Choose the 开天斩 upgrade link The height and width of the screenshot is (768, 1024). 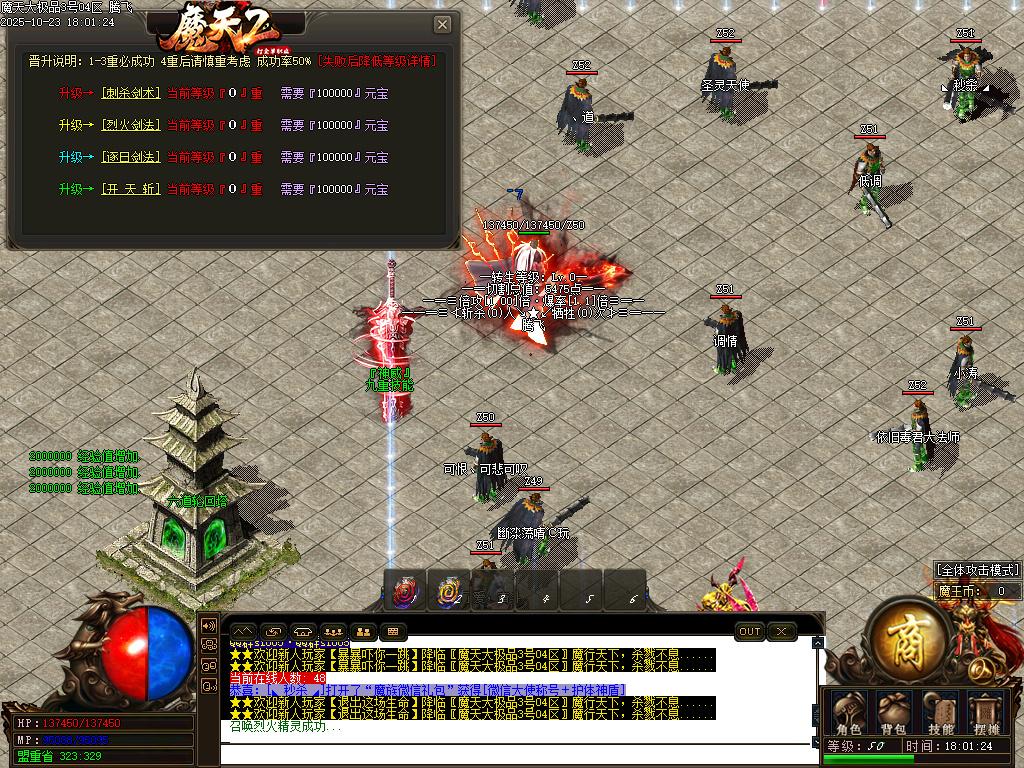click(130, 189)
